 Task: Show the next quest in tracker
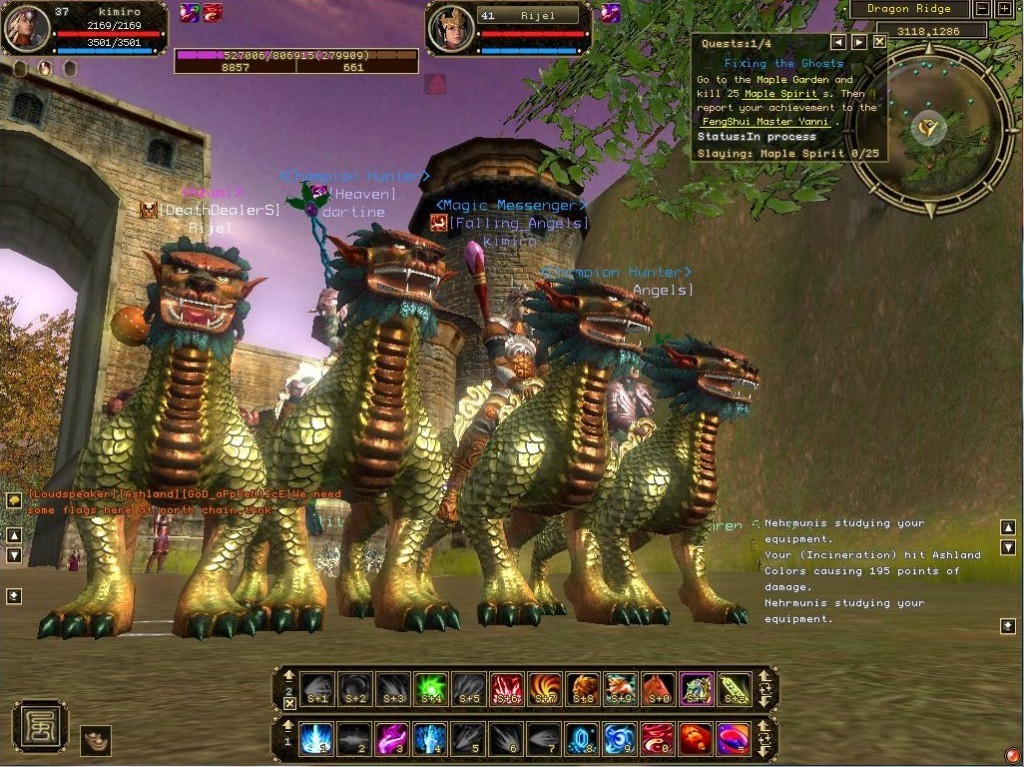[859, 42]
